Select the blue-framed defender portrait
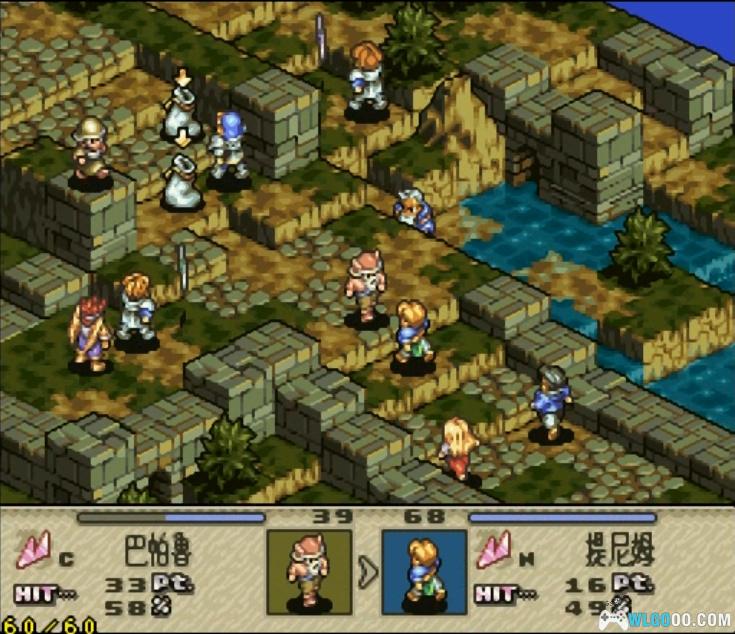The width and height of the screenshot is (735, 634). (424, 572)
